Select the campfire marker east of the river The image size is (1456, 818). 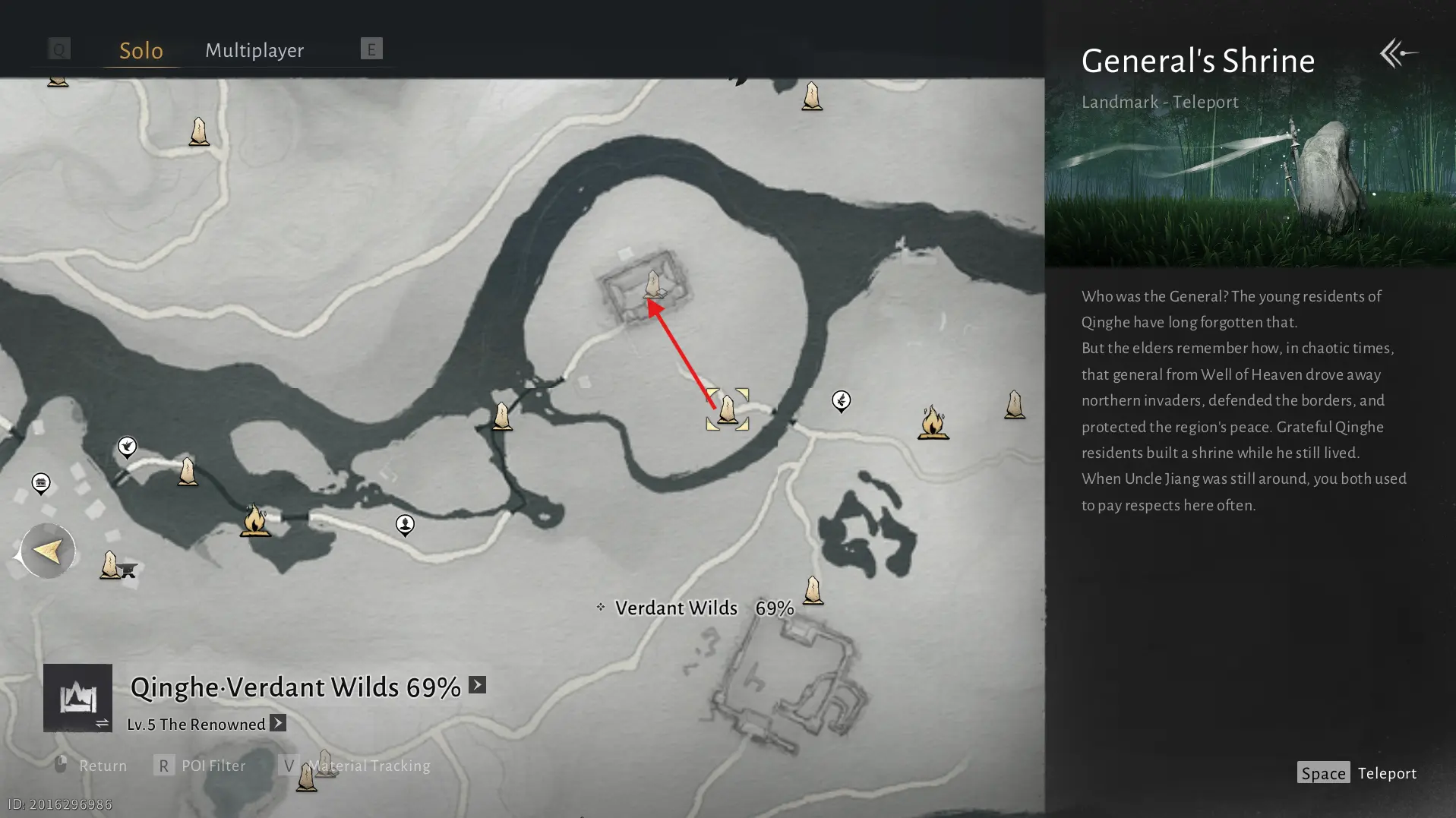933,422
